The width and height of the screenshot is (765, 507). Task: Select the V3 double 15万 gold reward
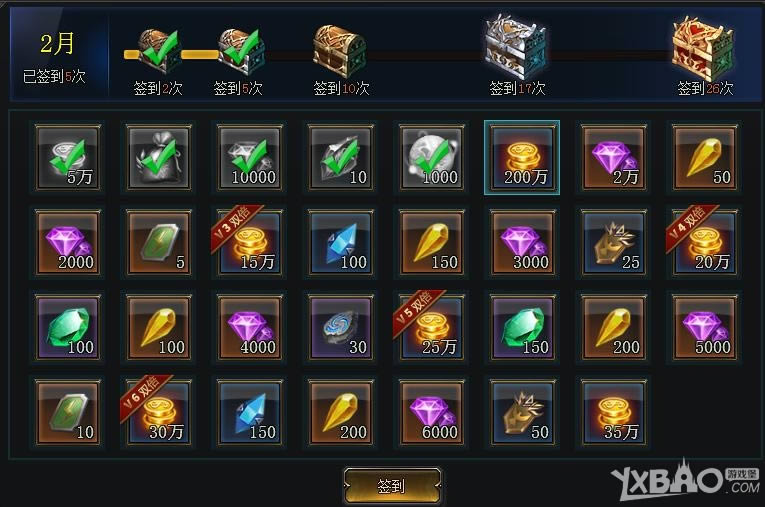pyautogui.click(x=250, y=242)
